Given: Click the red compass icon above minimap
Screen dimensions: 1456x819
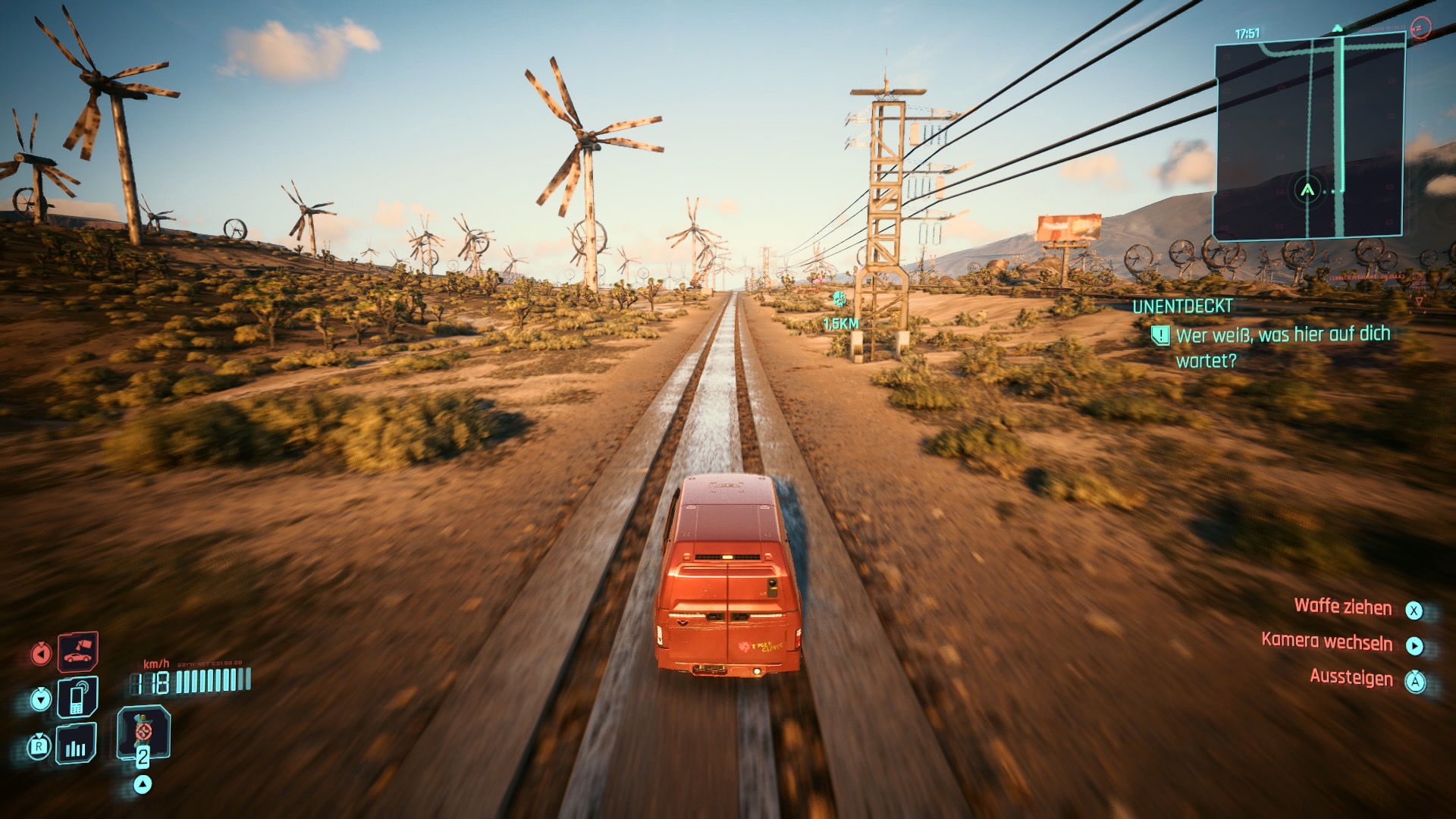Looking at the screenshot, I should pos(1420,28).
